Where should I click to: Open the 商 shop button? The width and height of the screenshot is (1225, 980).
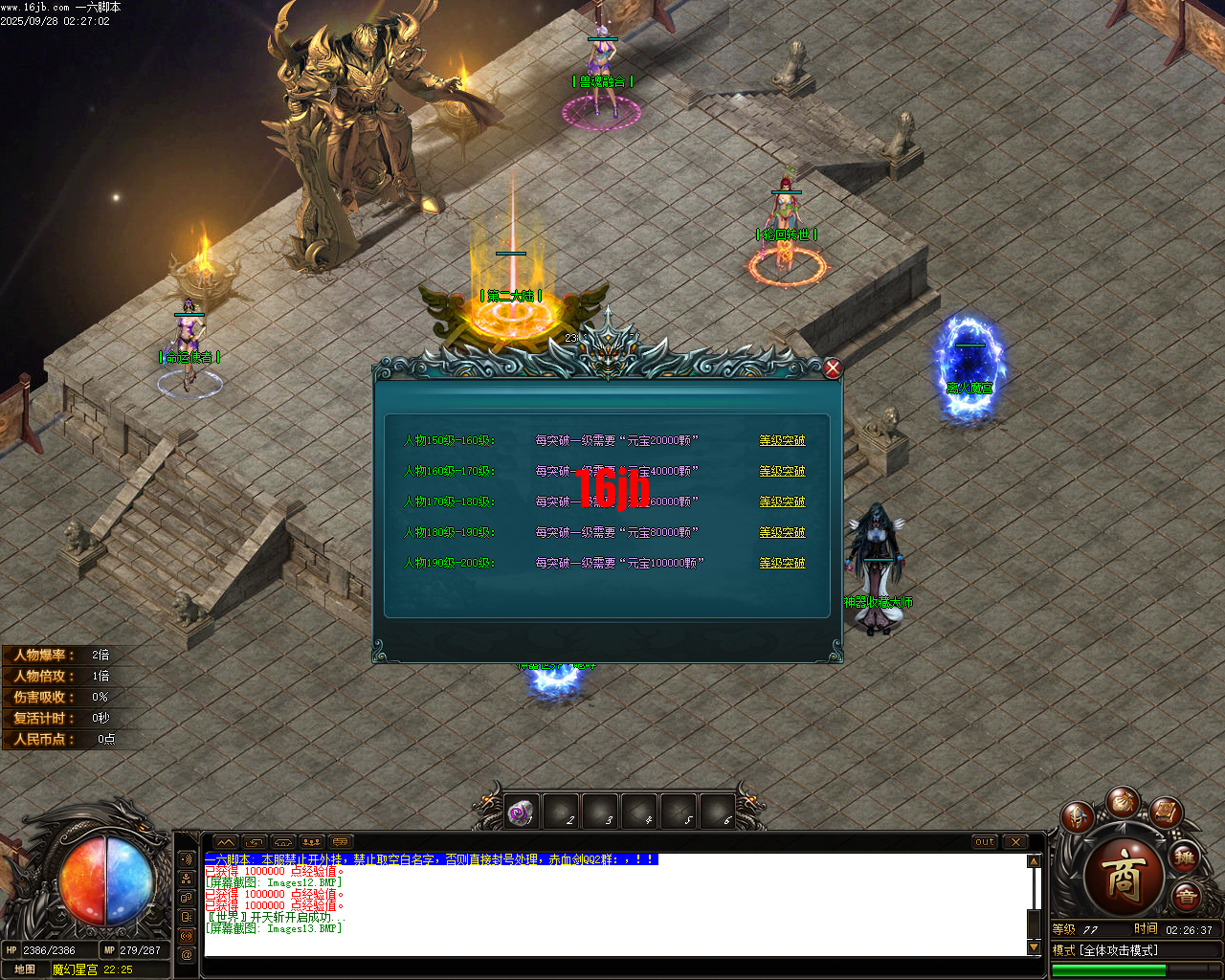point(1124,876)
